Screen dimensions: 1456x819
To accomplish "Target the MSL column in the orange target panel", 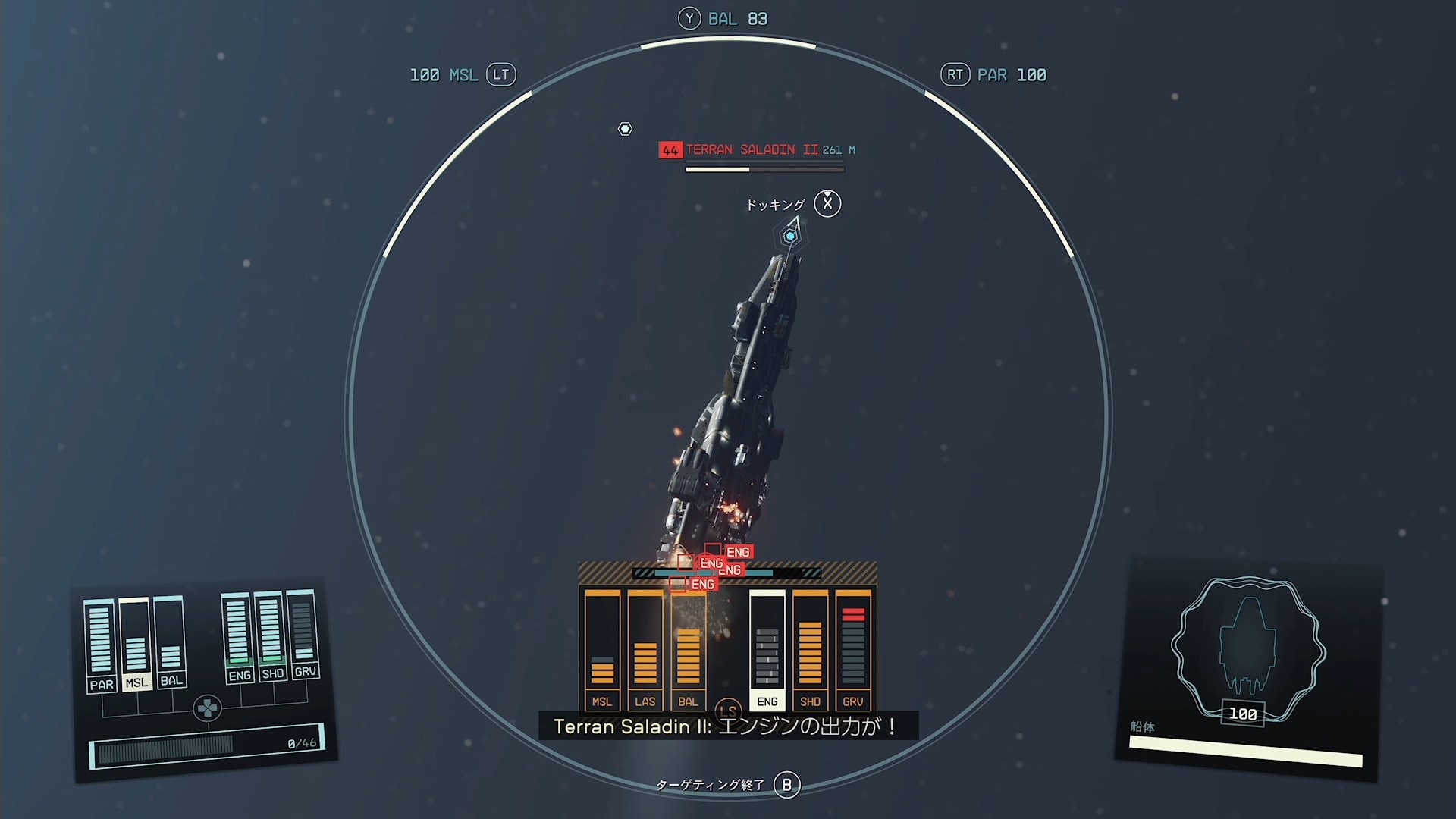I will (x=602, y=650).
